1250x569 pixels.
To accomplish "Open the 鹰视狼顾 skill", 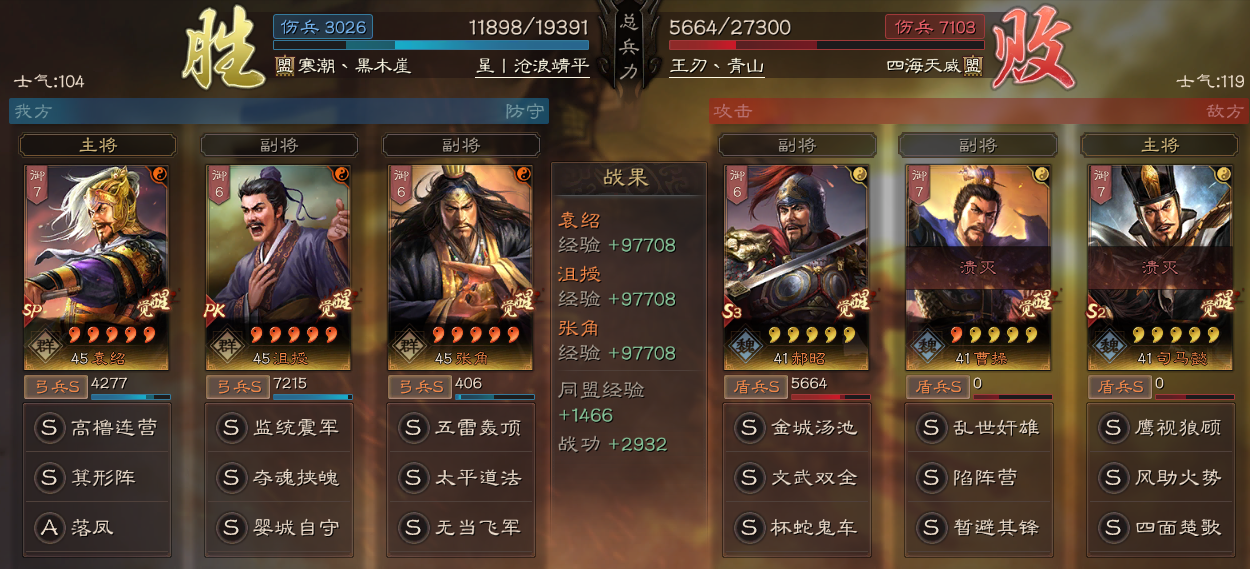I will point(1159,428).
